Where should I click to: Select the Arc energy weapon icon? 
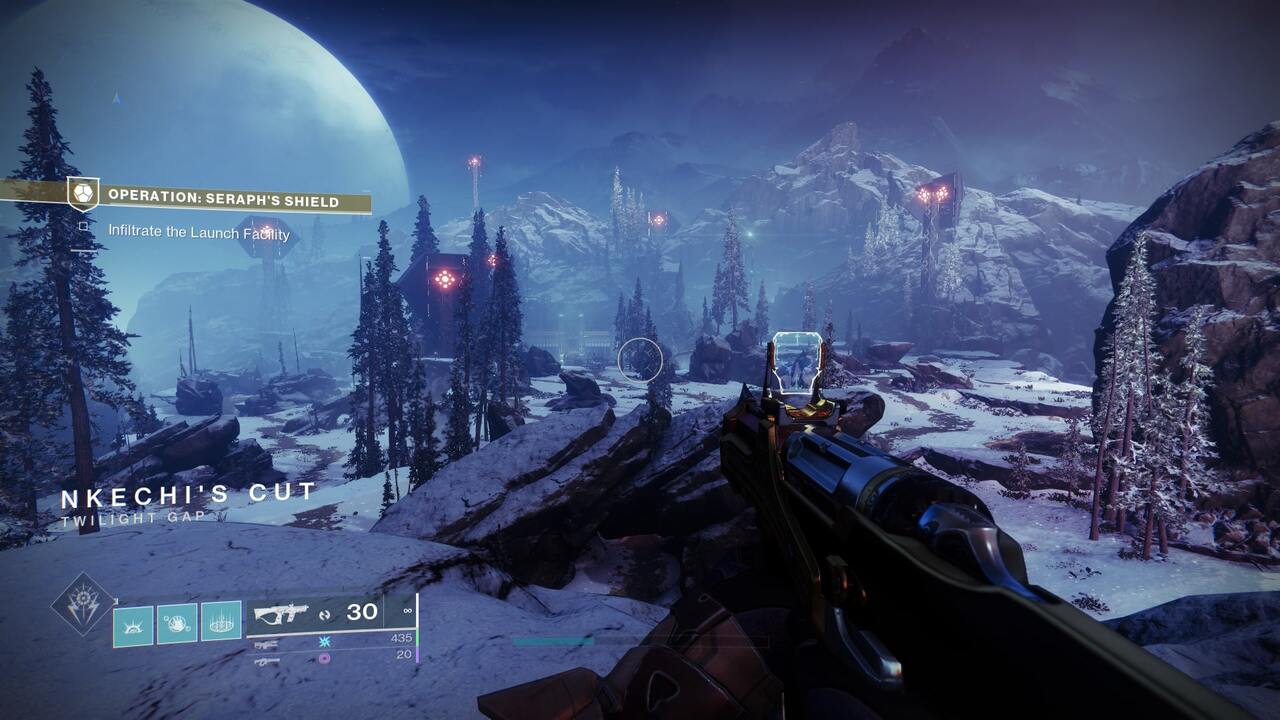click(x=266, y=643)
